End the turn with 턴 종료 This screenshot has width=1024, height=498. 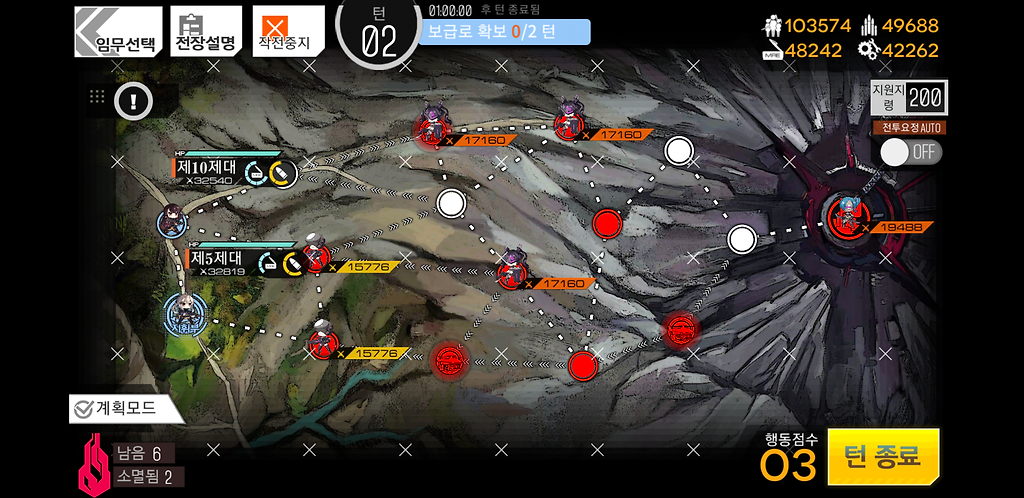point(883,457)
